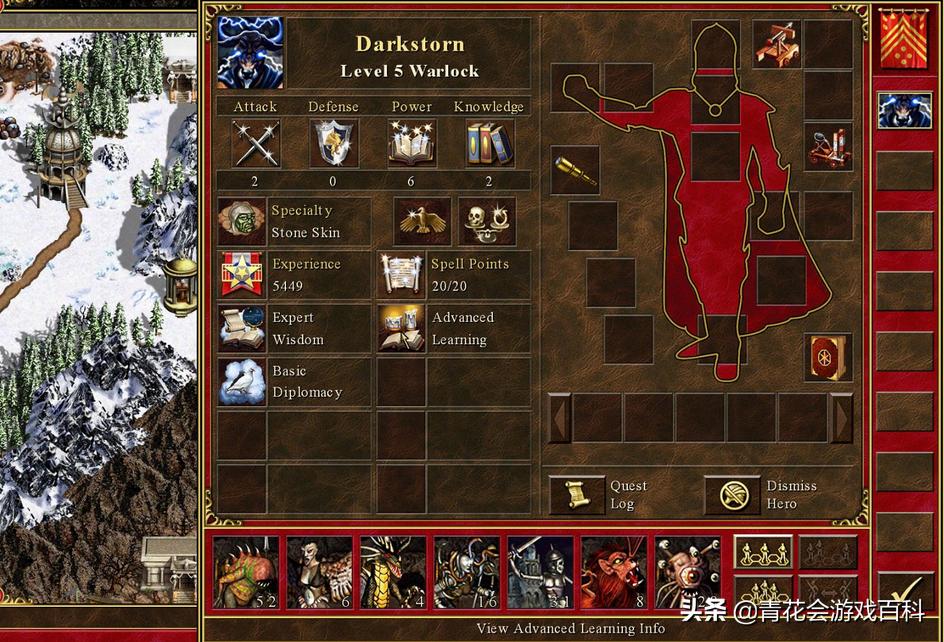The width and height of the screenshot is (944, 642).
Task: View the Stone Skin specialty
Action: 242,221
